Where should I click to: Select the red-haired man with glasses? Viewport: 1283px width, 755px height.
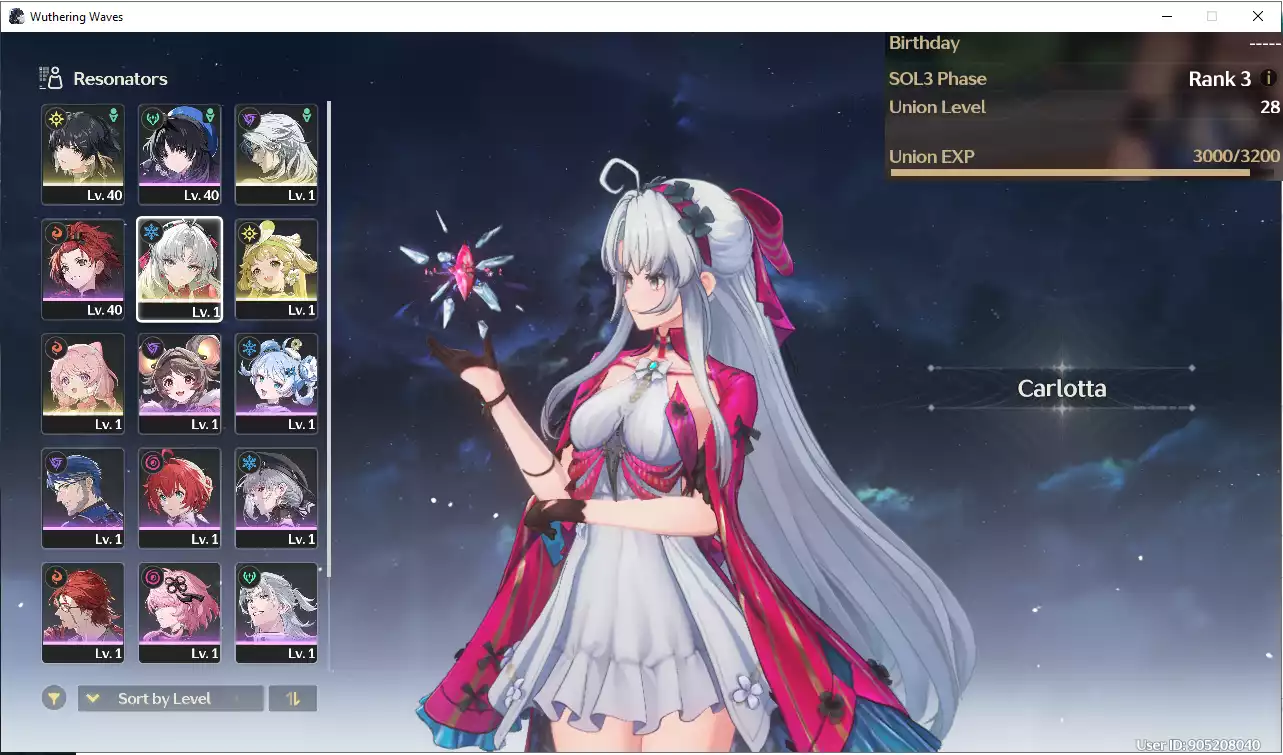point(83,613)
